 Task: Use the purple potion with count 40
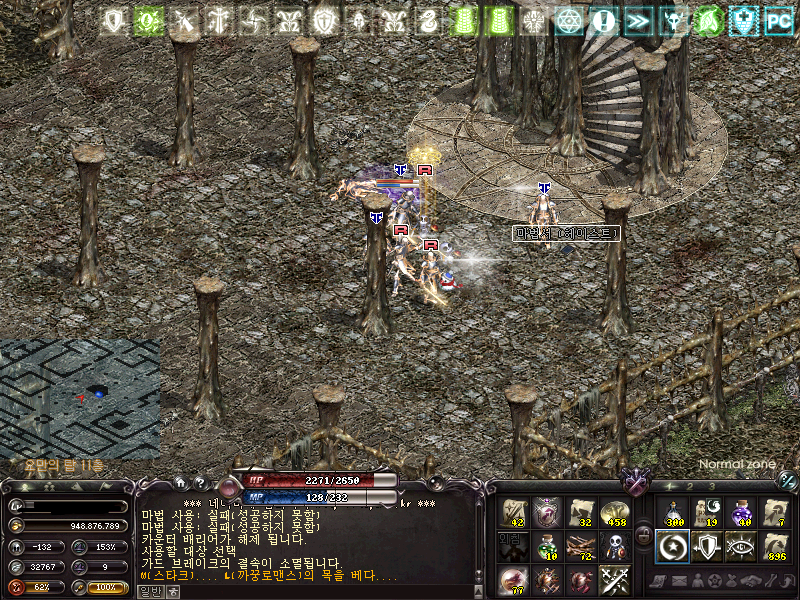[x=740, y=513]
